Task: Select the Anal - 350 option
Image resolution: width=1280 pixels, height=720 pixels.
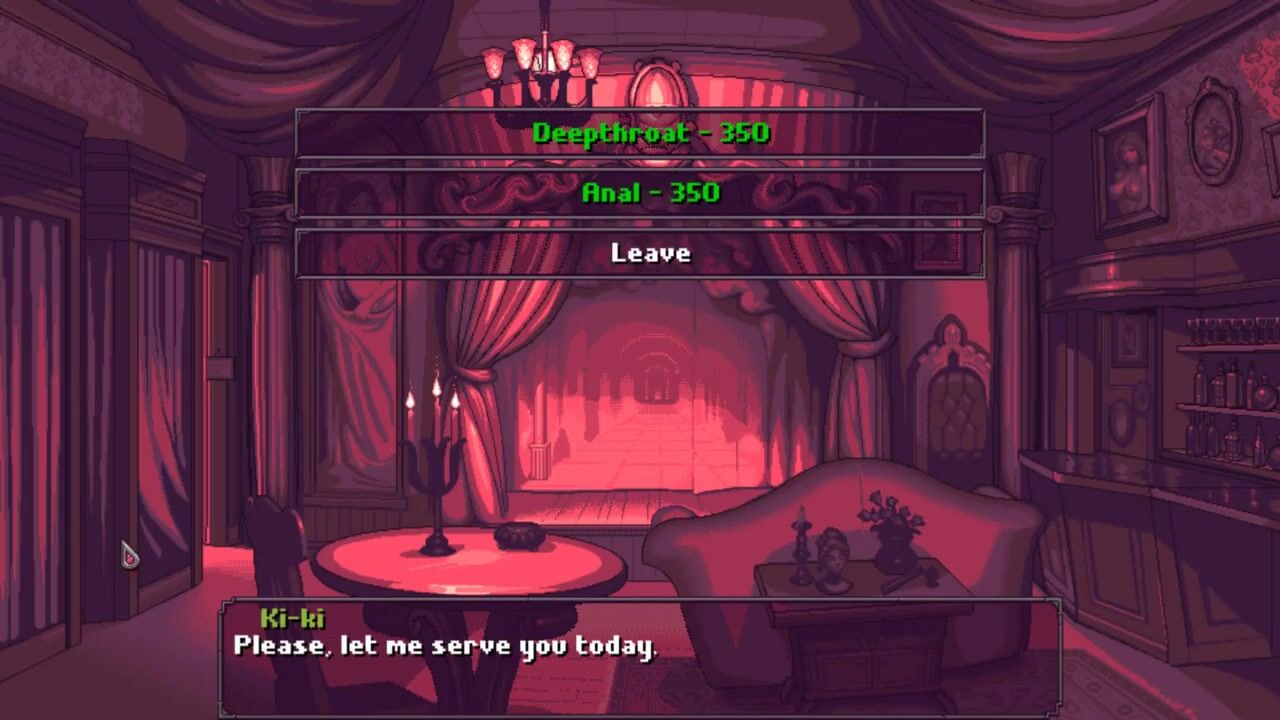Action: point(640,193)
